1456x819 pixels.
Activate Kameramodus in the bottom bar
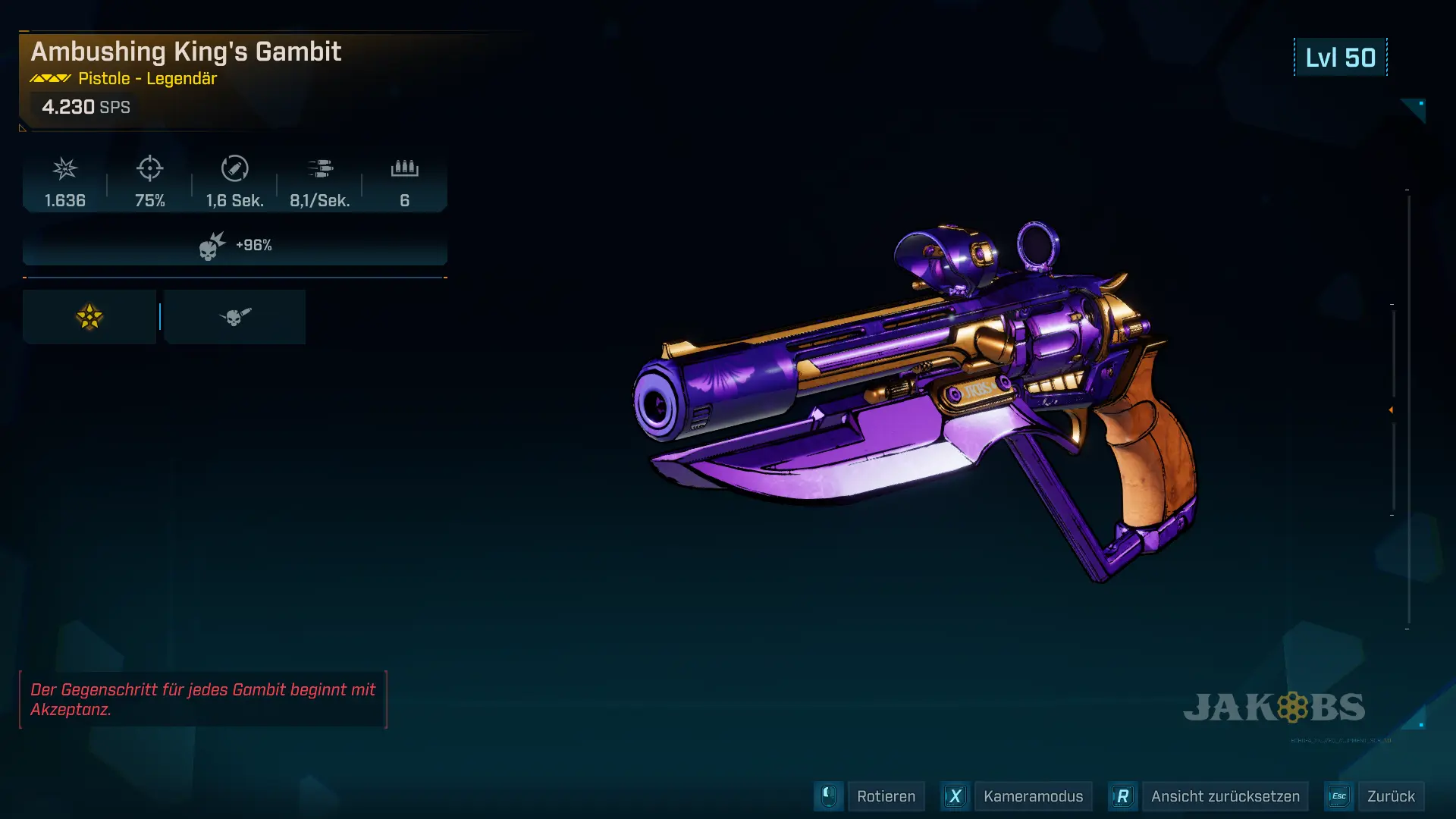pyautogui.click(x=1032, y=796)
